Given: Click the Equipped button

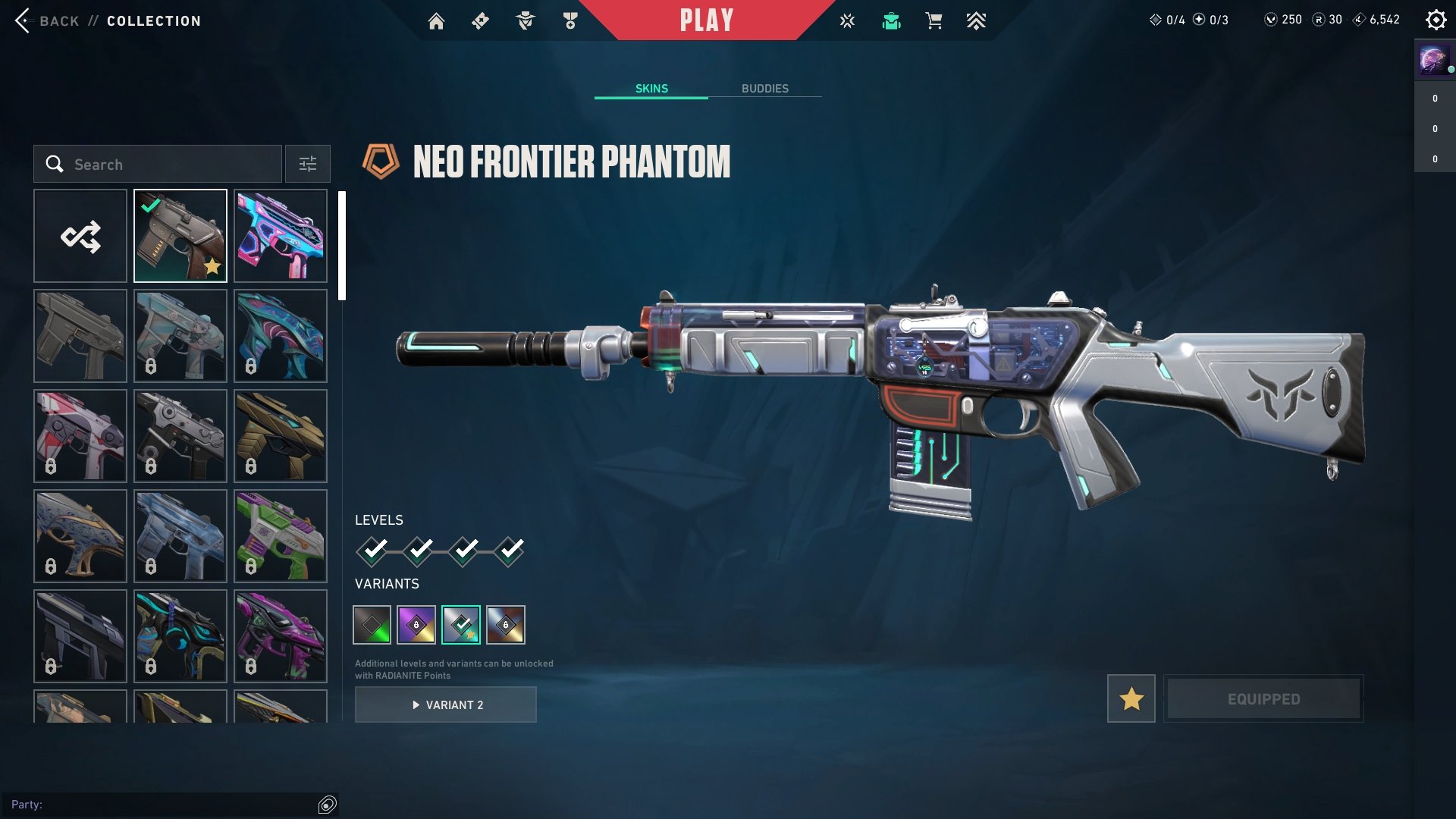Looking at the screenshot, I should (1263, 698).
